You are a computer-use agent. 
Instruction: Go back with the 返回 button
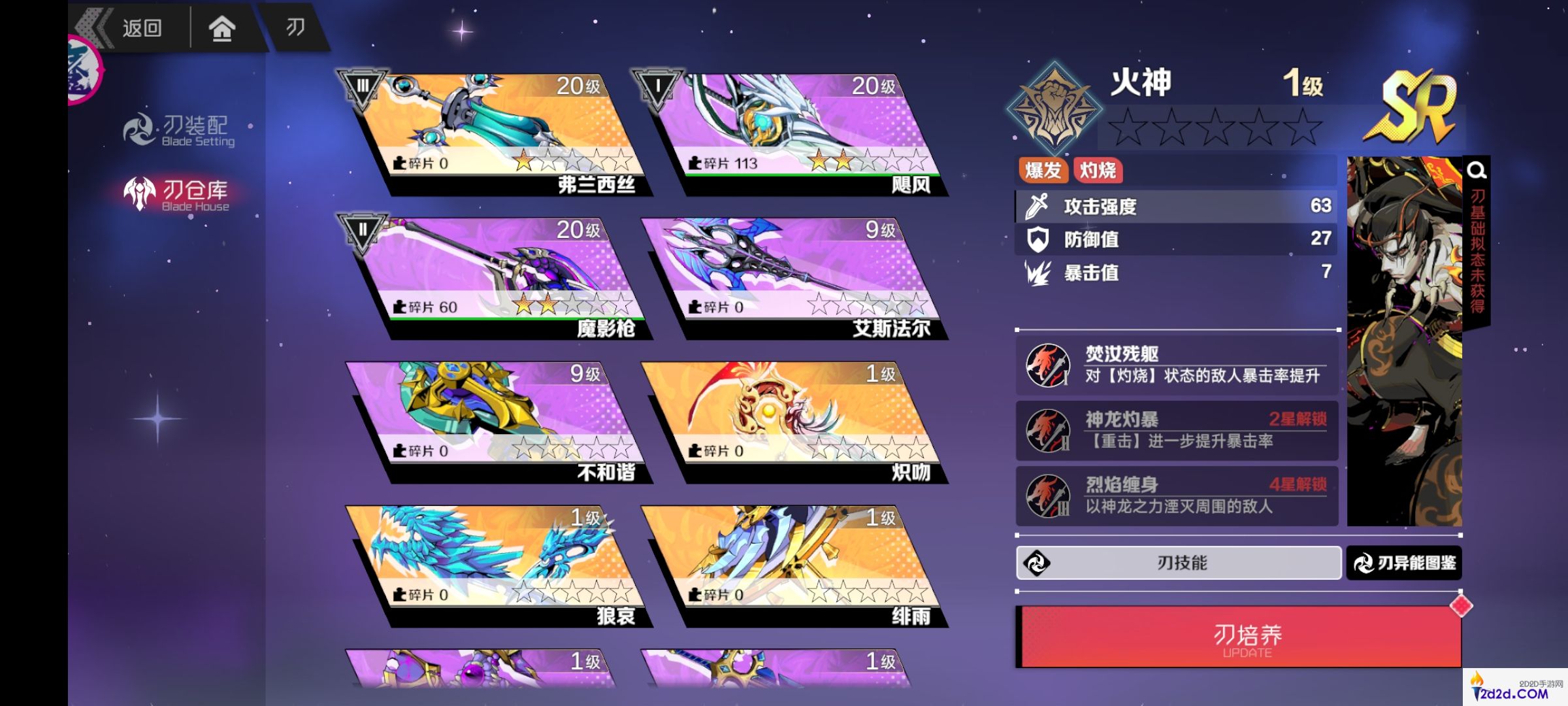pos(131,27)
